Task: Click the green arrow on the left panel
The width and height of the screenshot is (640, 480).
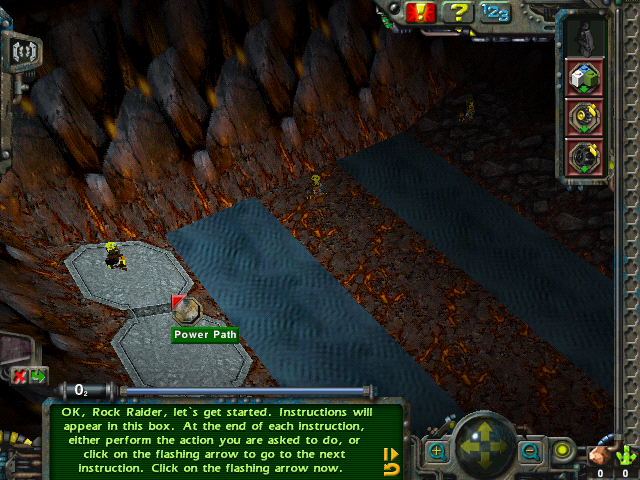Action: (38, 376)
